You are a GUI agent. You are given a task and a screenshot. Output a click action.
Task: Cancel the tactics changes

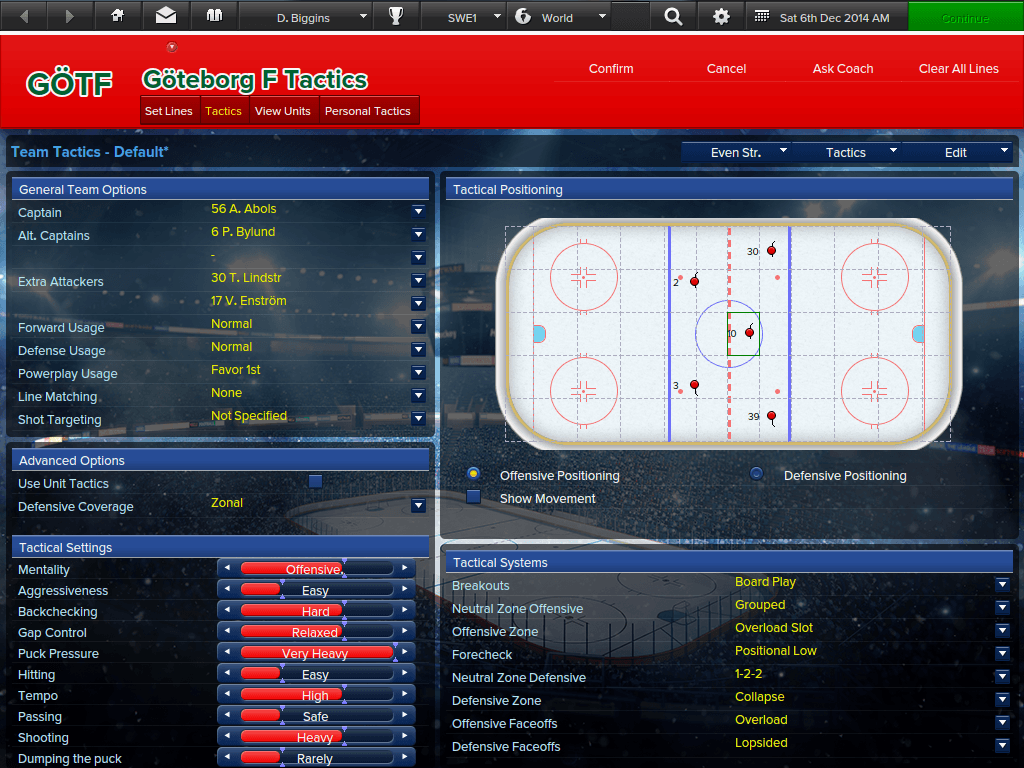coord(726,69)
